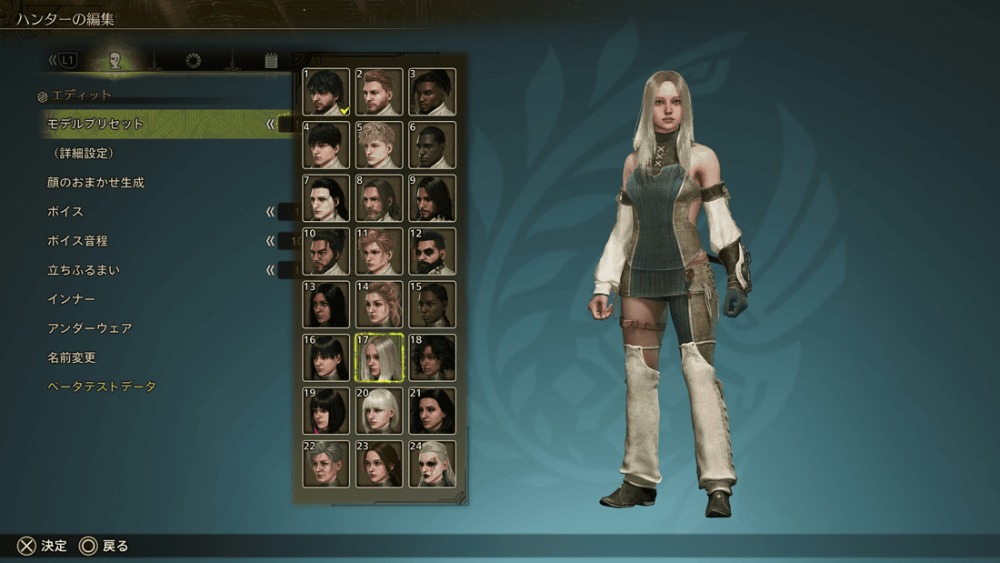Open the clipboard icon tab
Image resolution: width=1000 pixels, height=563 pixels.
pos(270,61)
